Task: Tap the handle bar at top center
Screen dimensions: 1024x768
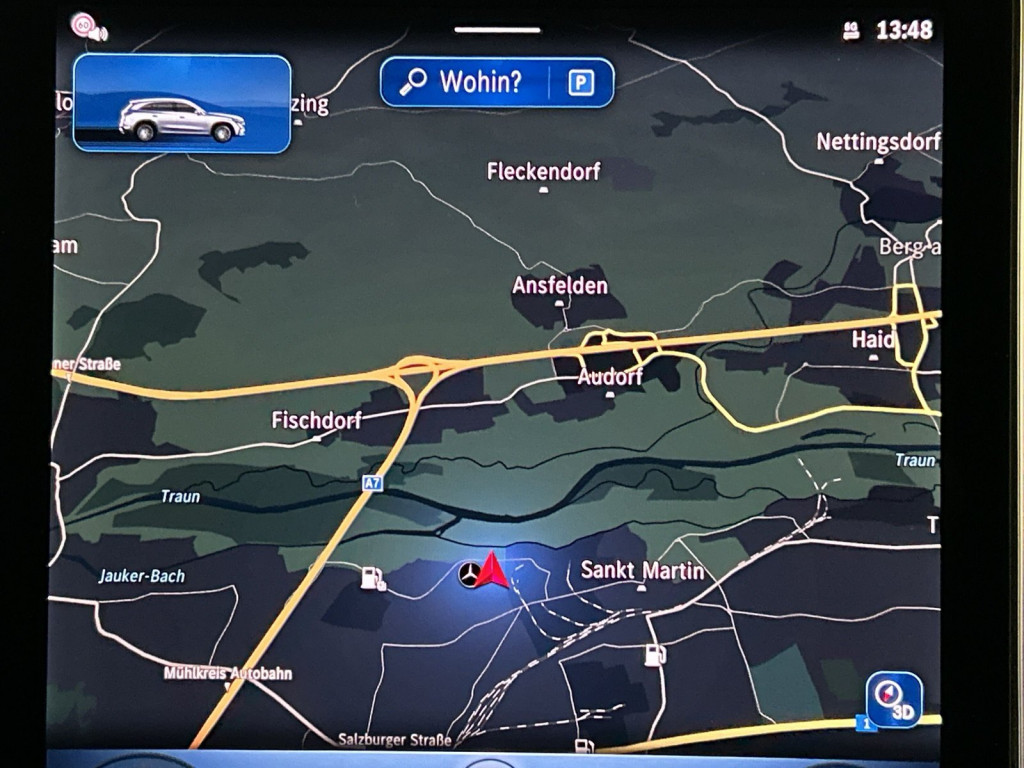Action: tap(497, 30)
